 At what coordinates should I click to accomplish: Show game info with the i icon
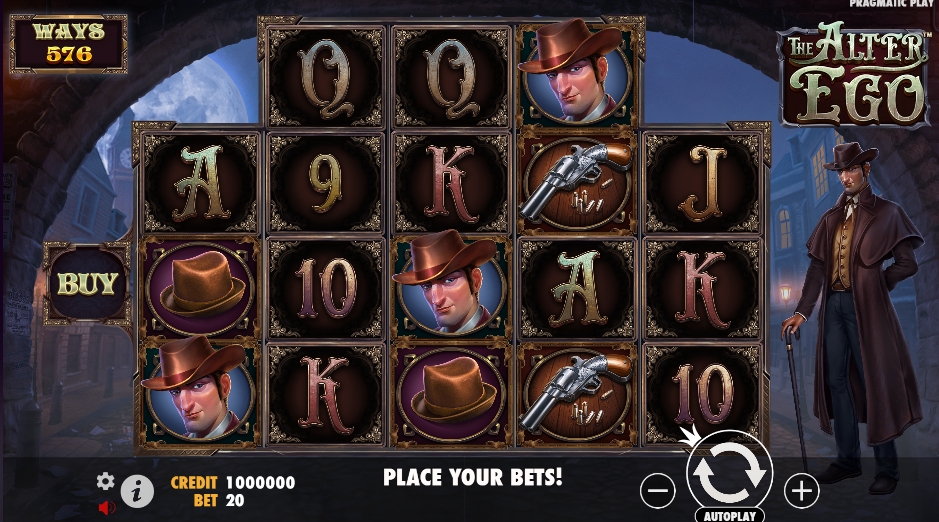point(137,491)
